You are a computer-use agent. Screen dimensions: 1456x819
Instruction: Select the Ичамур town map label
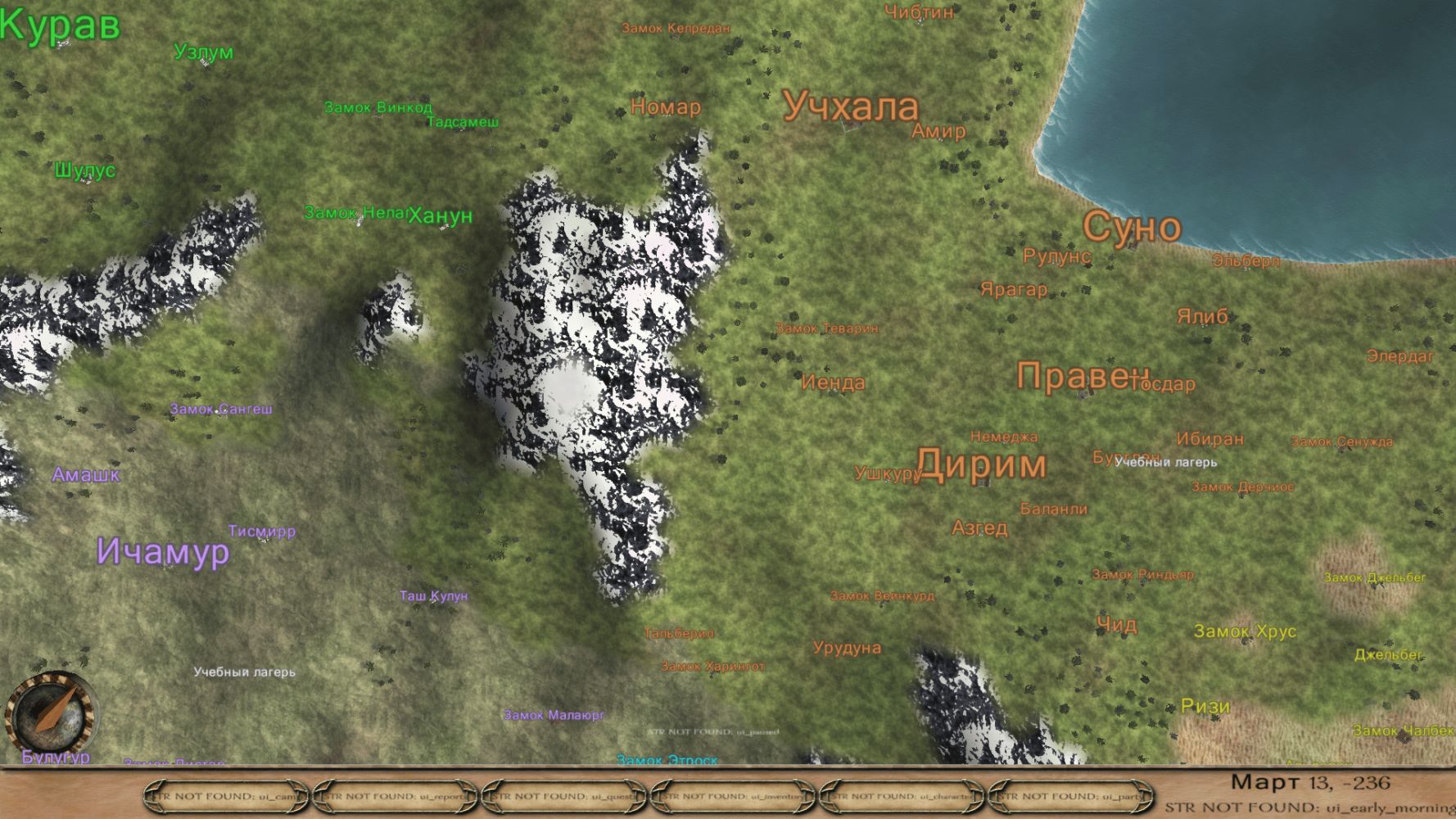click(x=163, y=551)
